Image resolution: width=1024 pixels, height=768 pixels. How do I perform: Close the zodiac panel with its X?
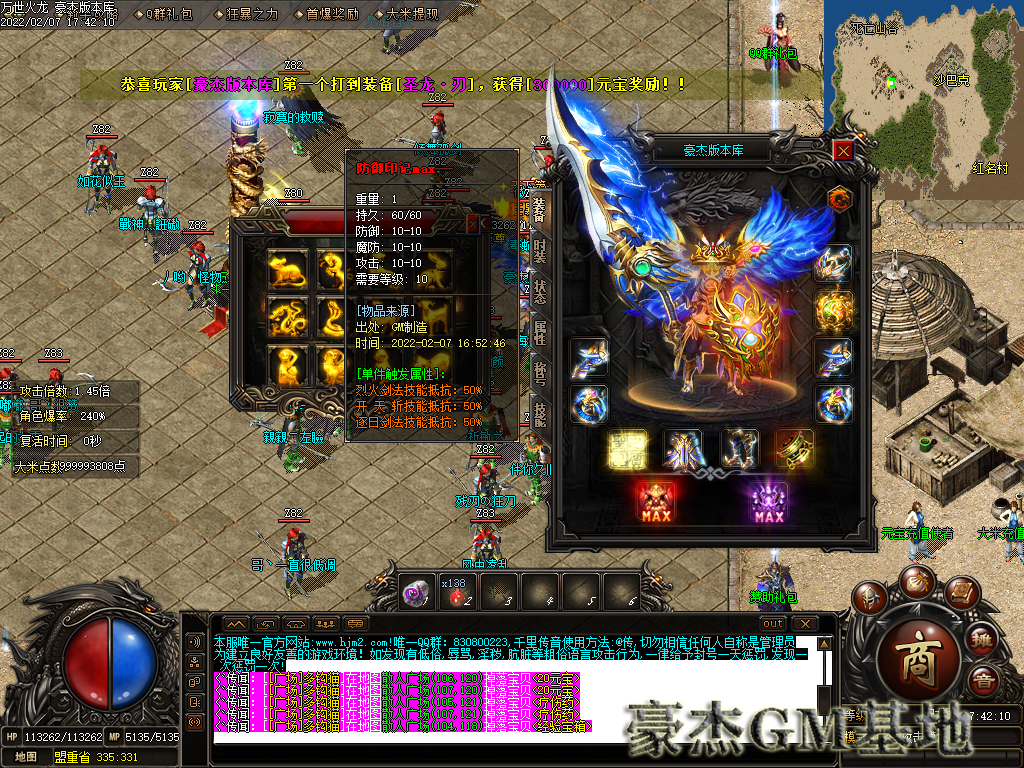[473, 225]
